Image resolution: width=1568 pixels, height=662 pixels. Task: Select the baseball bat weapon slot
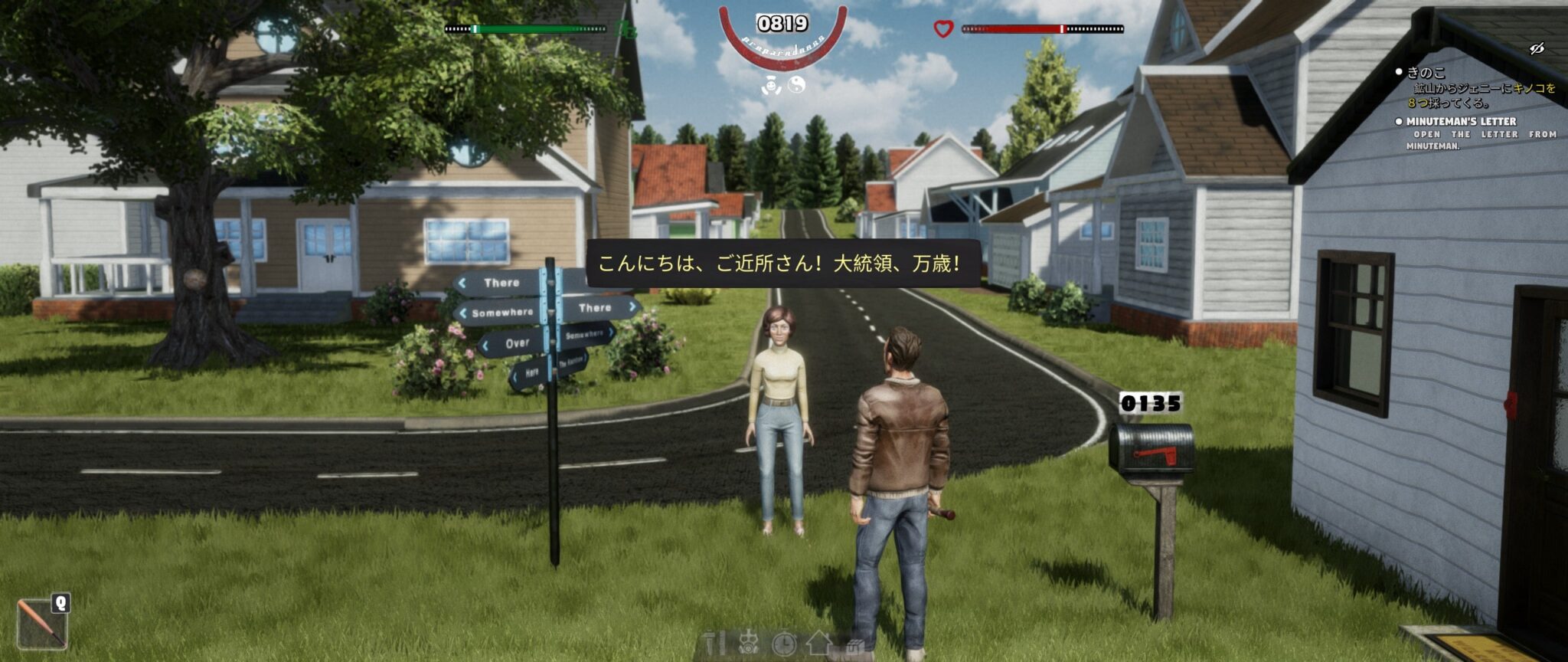[41, 624]
